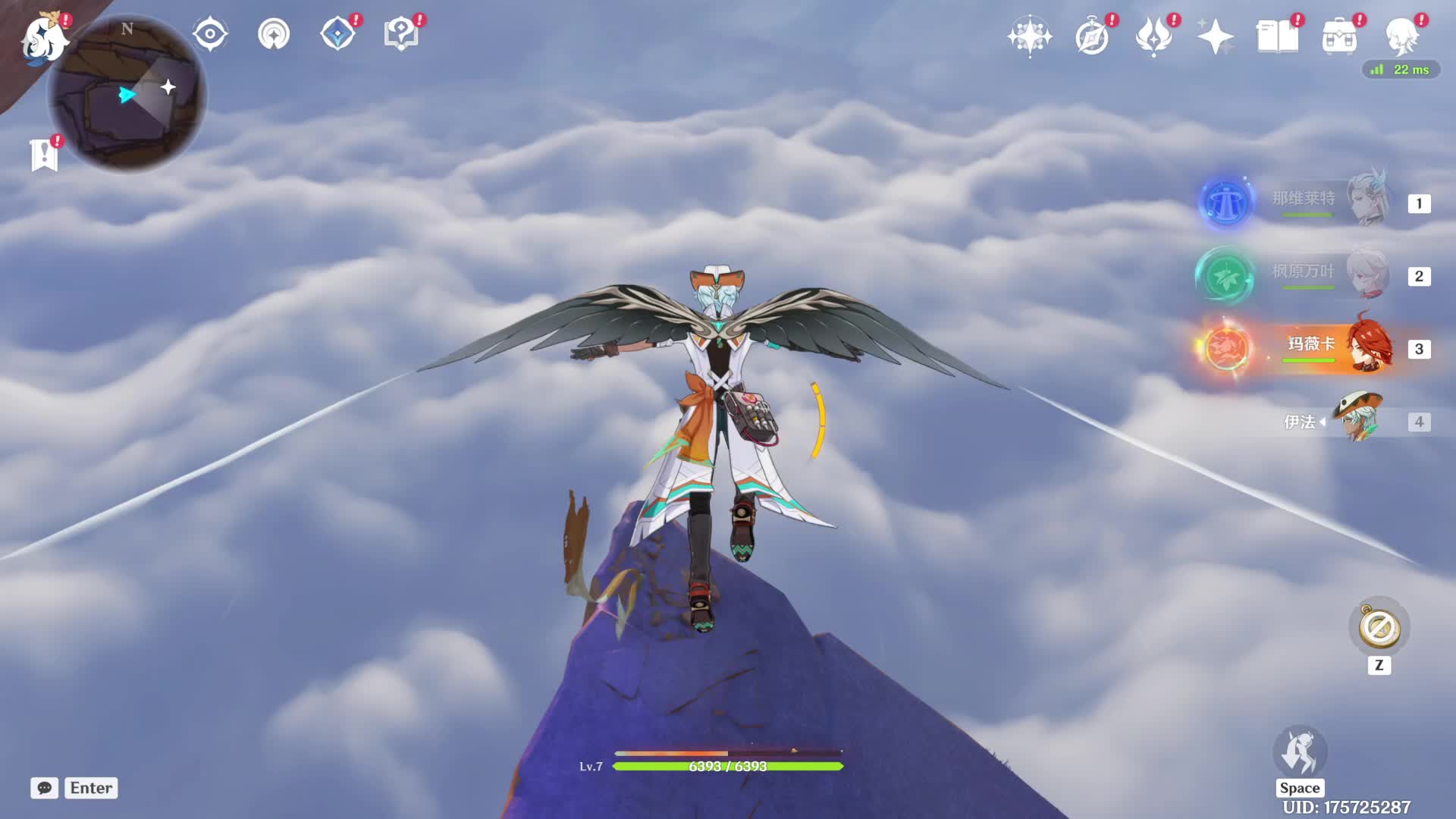Viewport: 1456px width, 819px height.
Task: Use the pocket-watch gadget
Action: point(1379,628)
